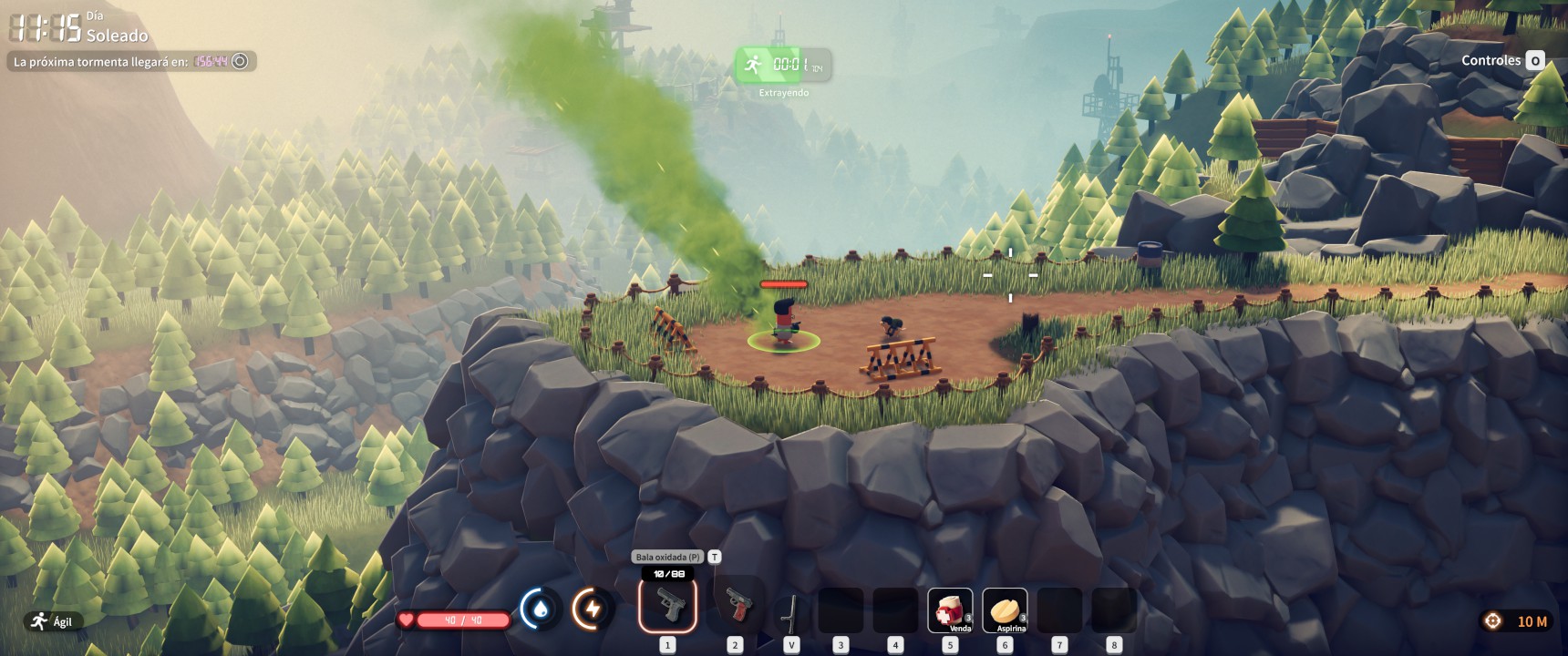Switch to the red-grip pistol slot
The height and width of the screenshot is (656, 1568).
(736, 605)
